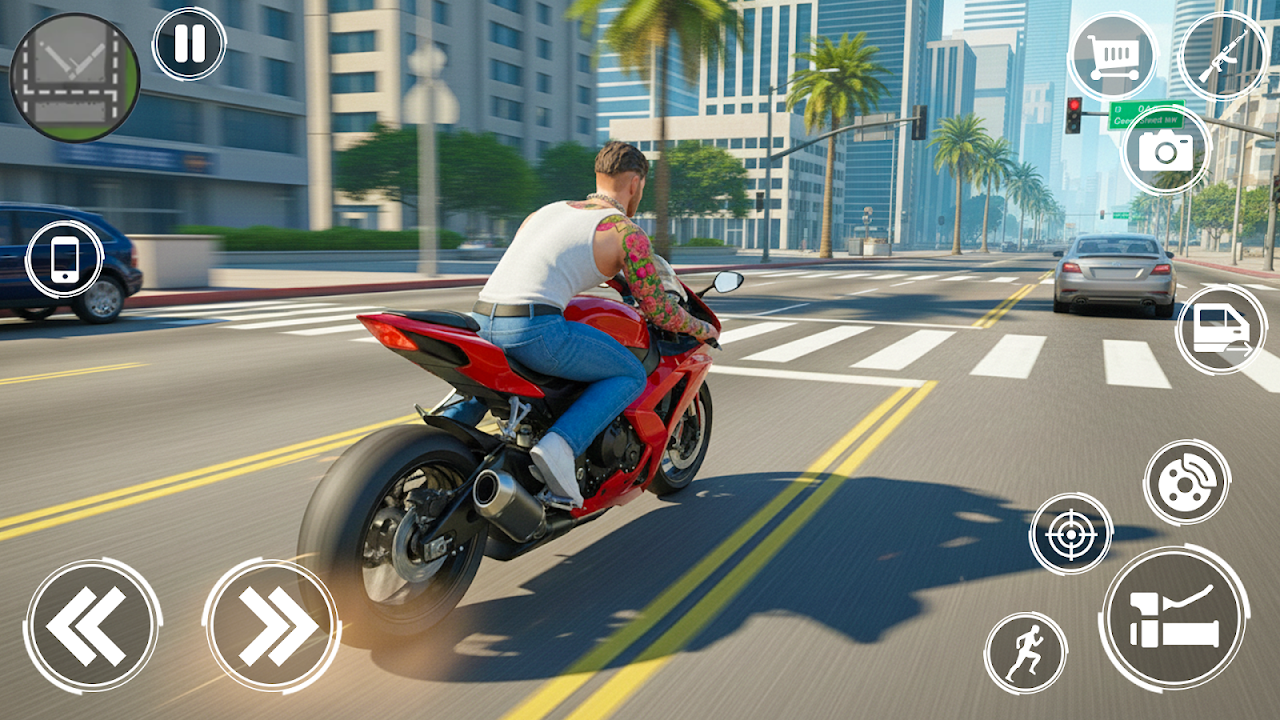
Task: Tap the camera view button
Action: (x=1165, y=150)
